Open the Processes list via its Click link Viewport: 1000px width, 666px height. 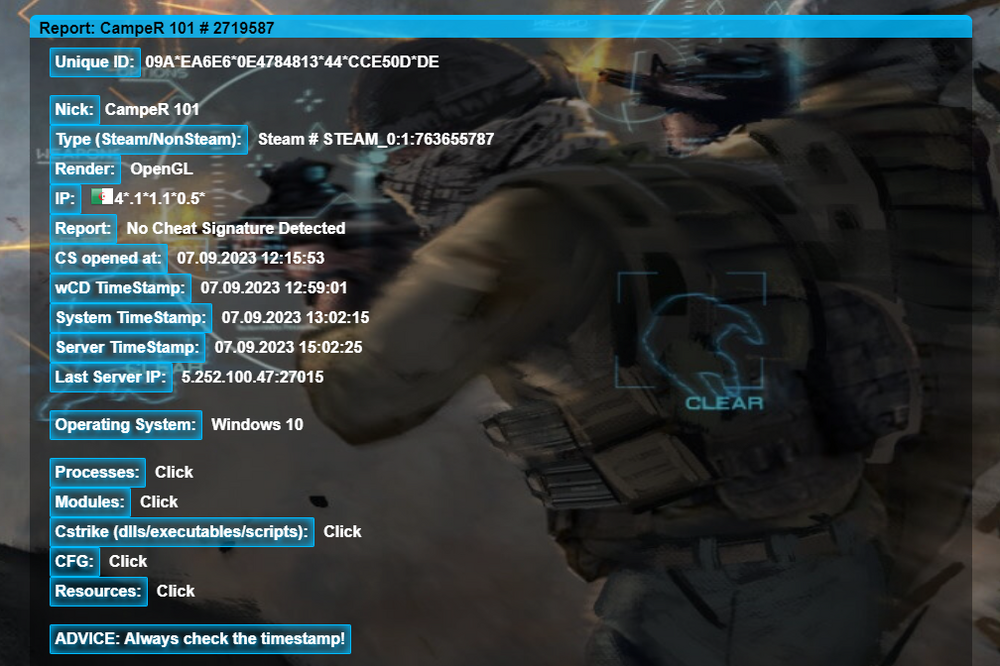pos(174,472)
